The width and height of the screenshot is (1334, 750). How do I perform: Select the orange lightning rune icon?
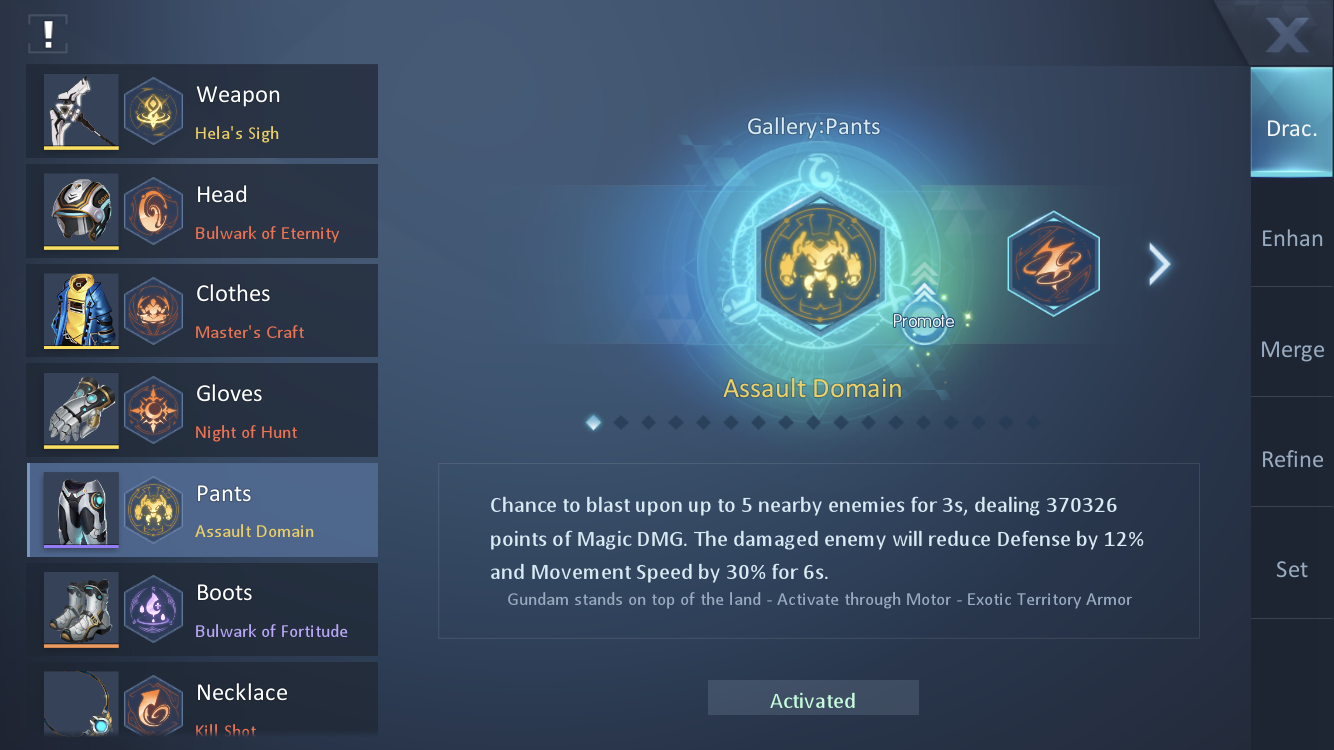coord(1053,264)
